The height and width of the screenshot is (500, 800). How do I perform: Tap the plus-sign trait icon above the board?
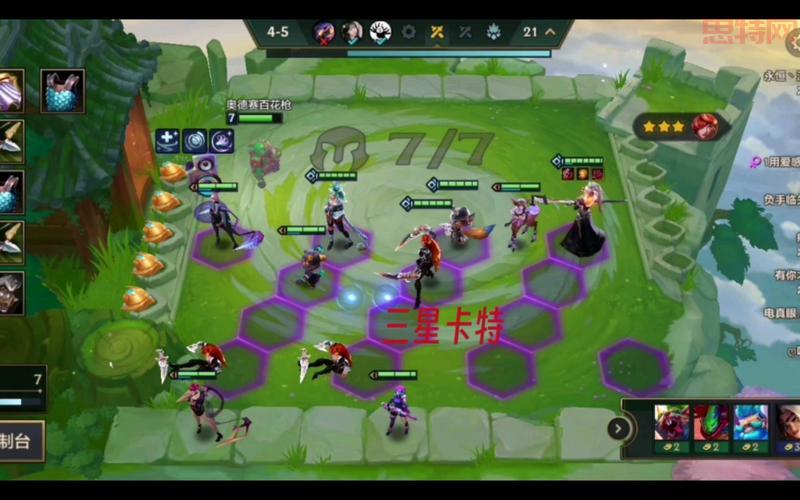[x=167, y=141]
